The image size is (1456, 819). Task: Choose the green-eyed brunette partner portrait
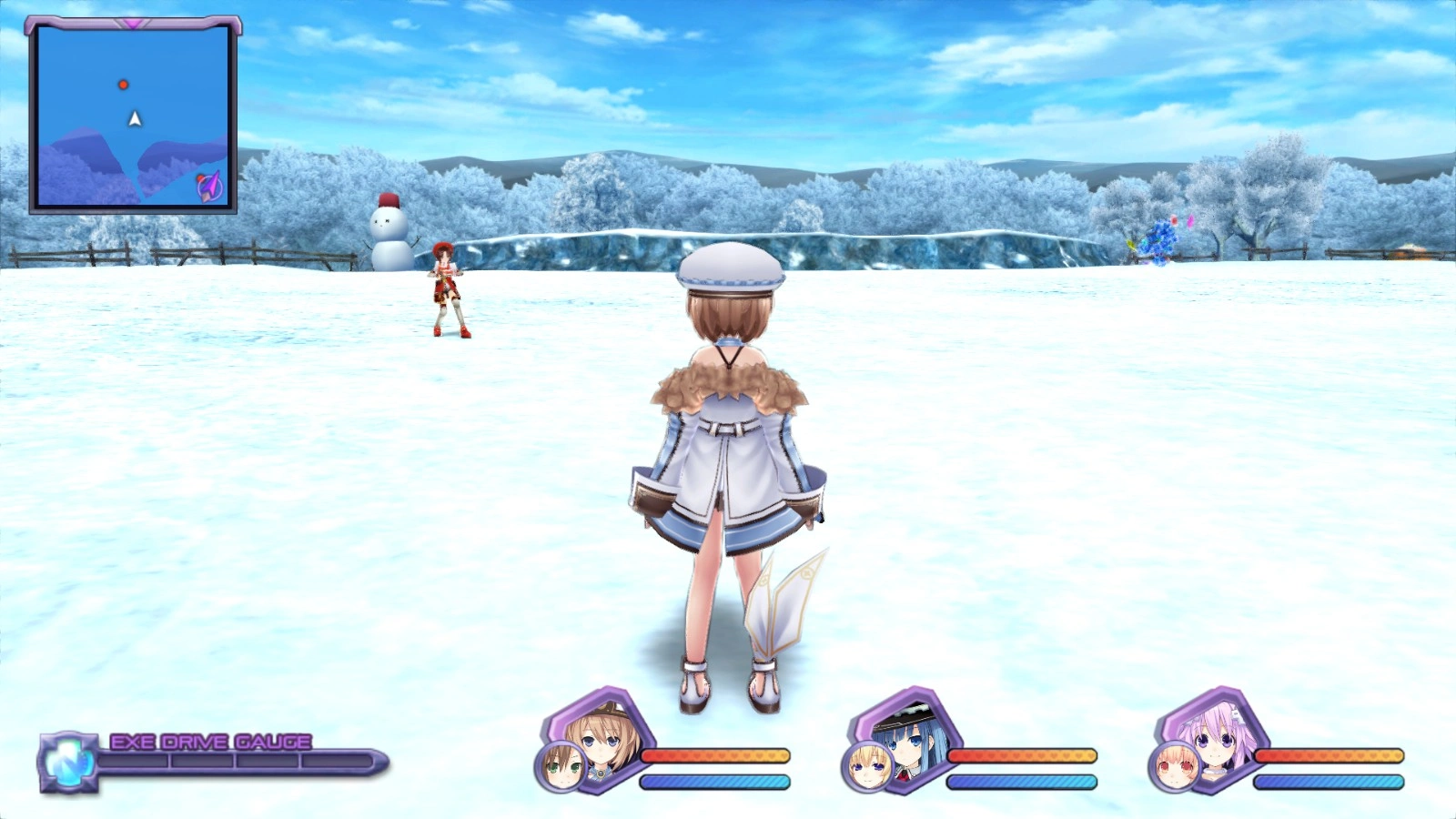pyautogui.click(x=559, y=768)
